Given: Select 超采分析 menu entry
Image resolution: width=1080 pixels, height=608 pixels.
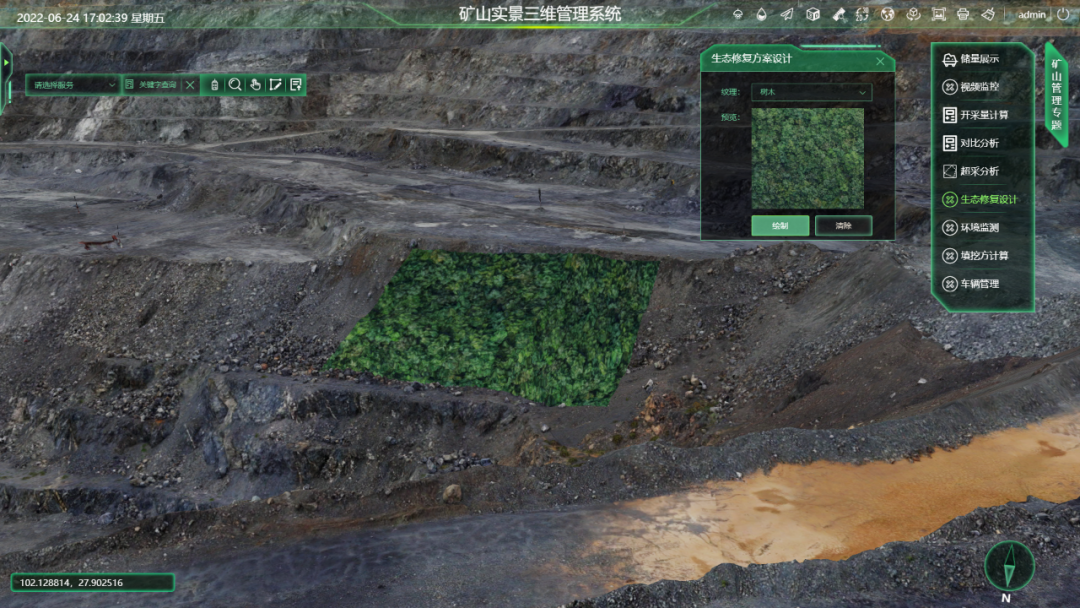Looking at the screenshot, I should point(978,171).
